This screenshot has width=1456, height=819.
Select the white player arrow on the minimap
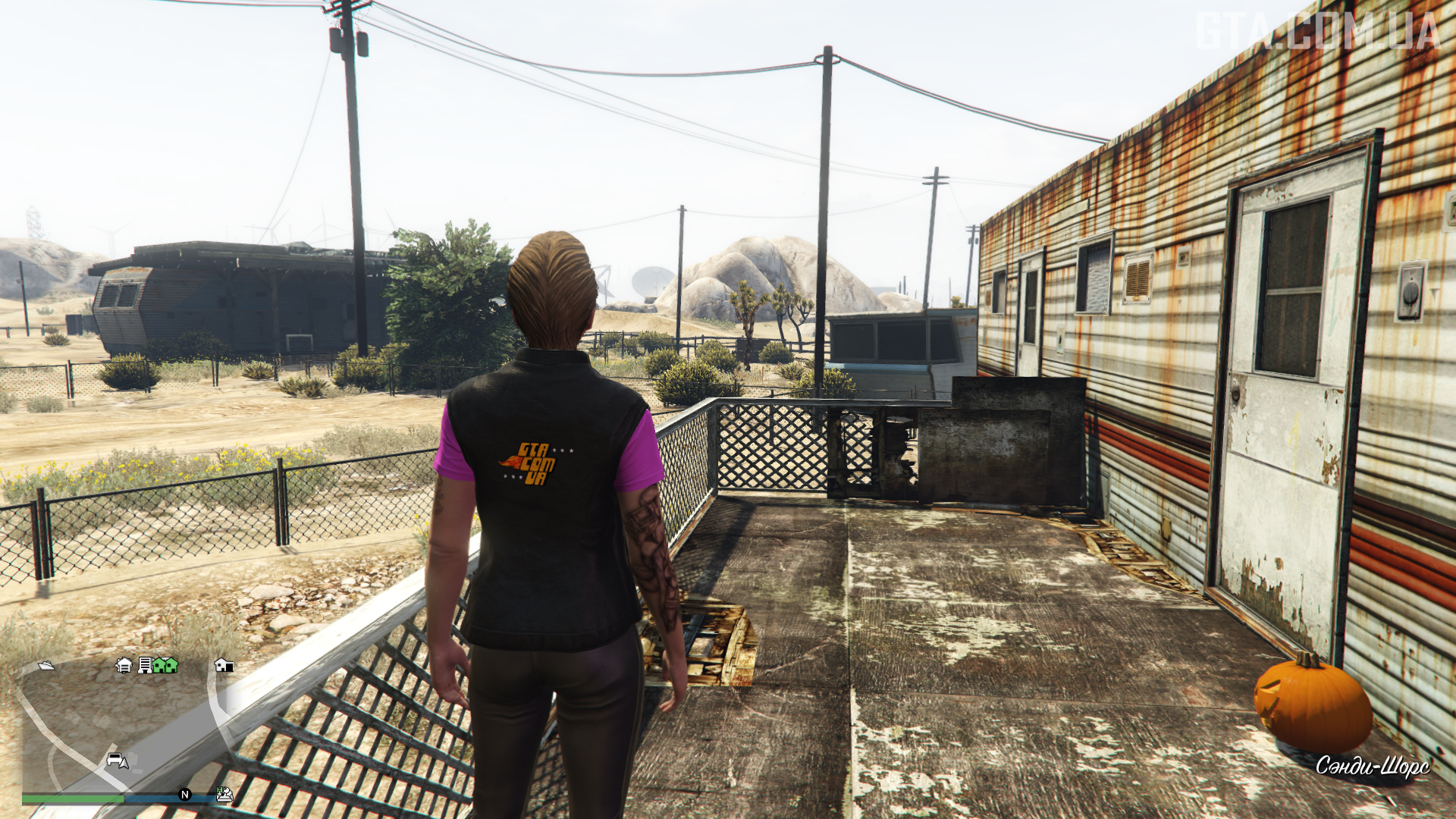124,763
